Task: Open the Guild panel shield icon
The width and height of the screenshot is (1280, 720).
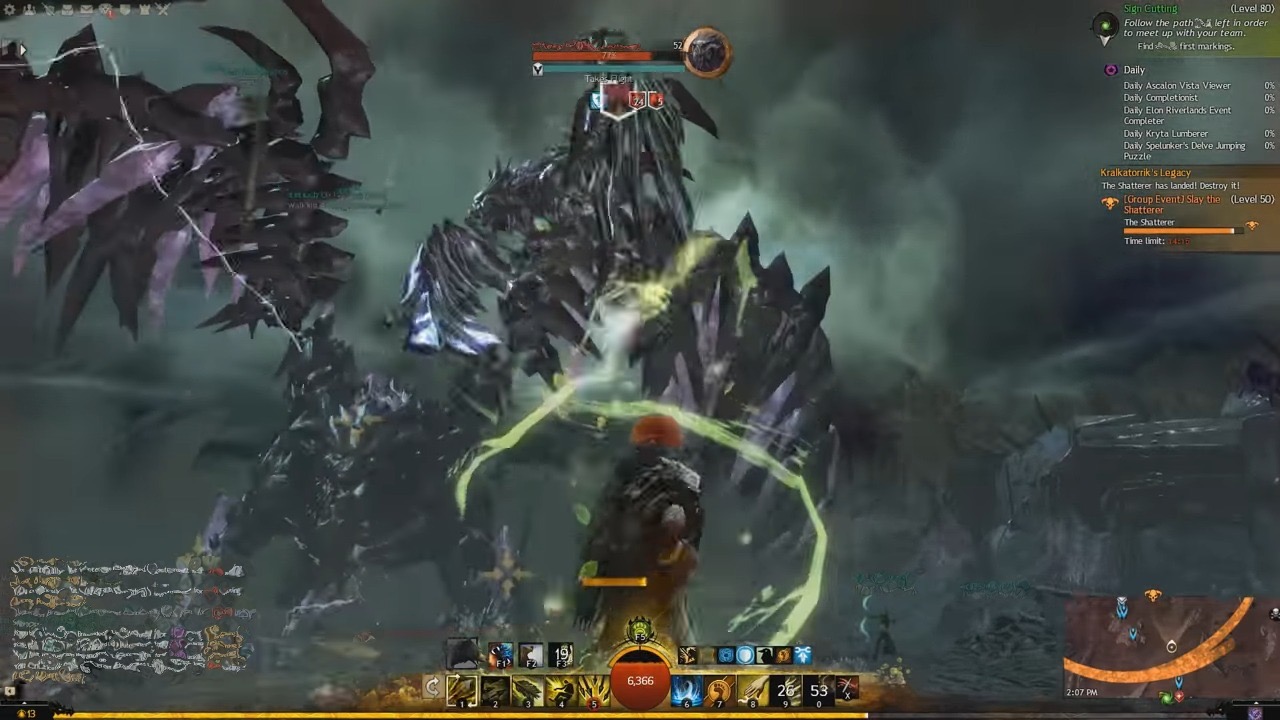Action: point(125,10)
